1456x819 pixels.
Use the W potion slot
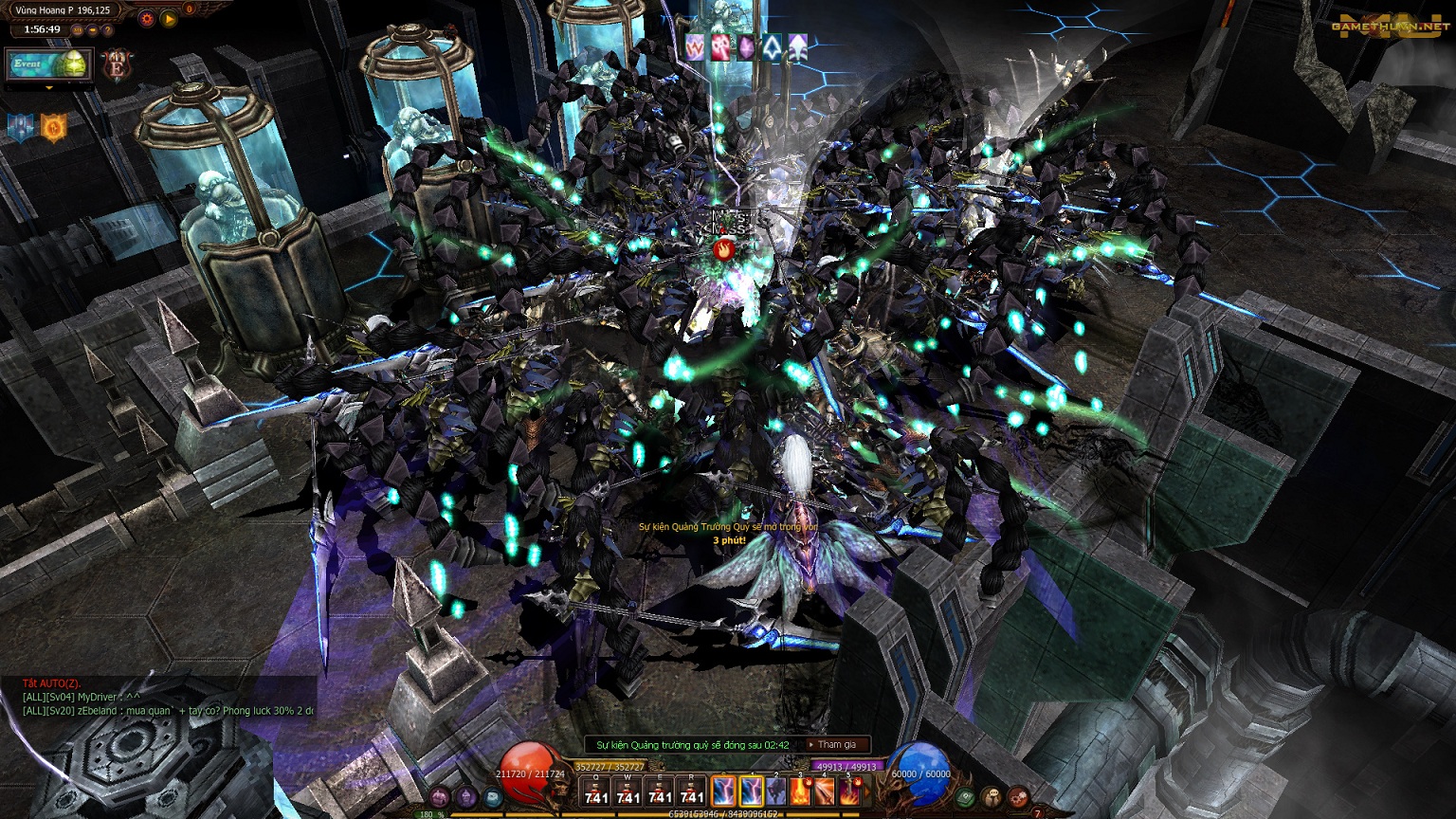coord(628,792)
